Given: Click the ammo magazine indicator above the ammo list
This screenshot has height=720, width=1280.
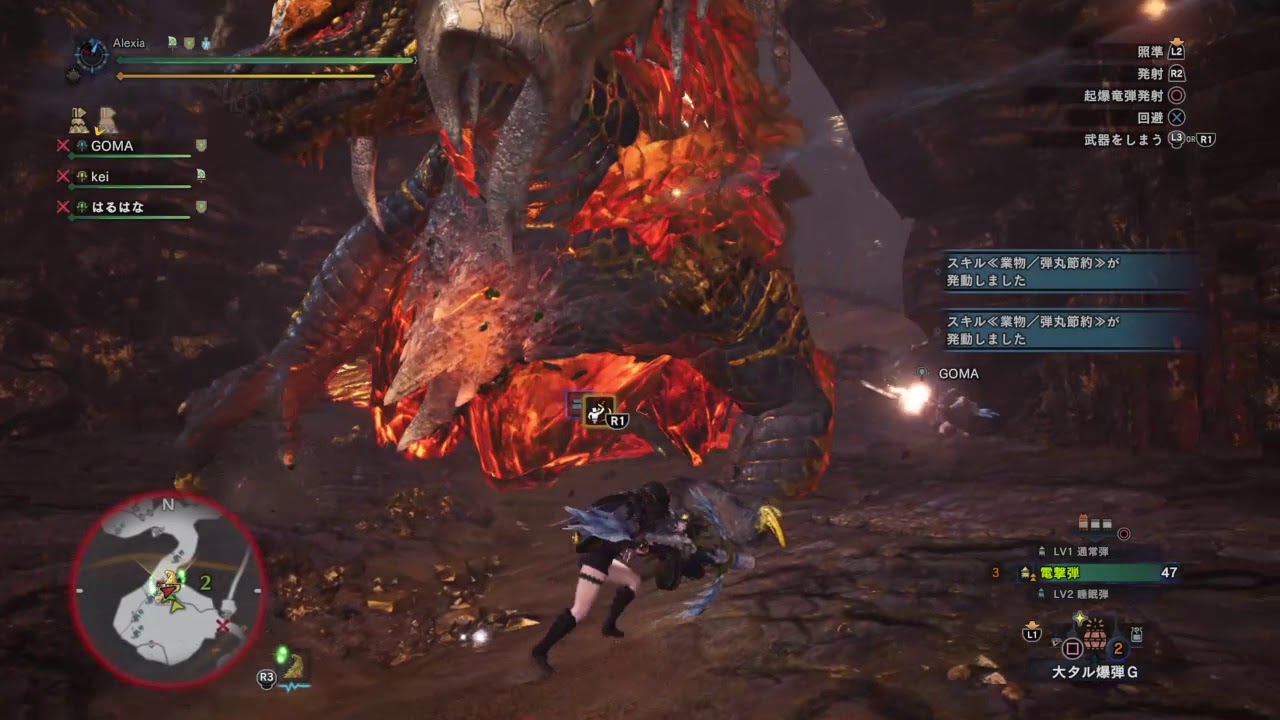Looking at the screenshot, I should pos(1096,524).
